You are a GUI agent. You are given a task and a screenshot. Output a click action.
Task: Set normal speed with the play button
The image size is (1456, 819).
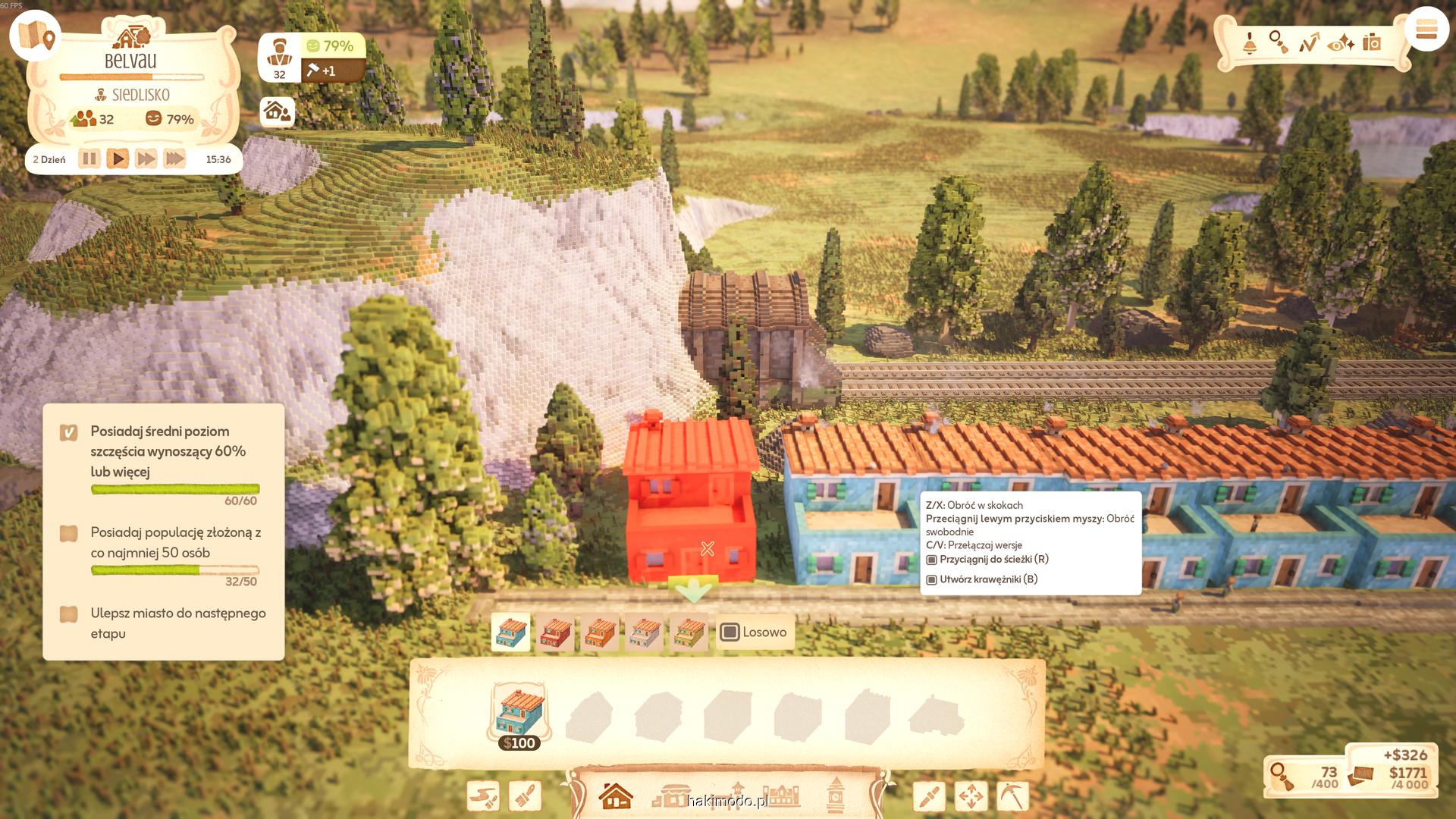point(118,159)
